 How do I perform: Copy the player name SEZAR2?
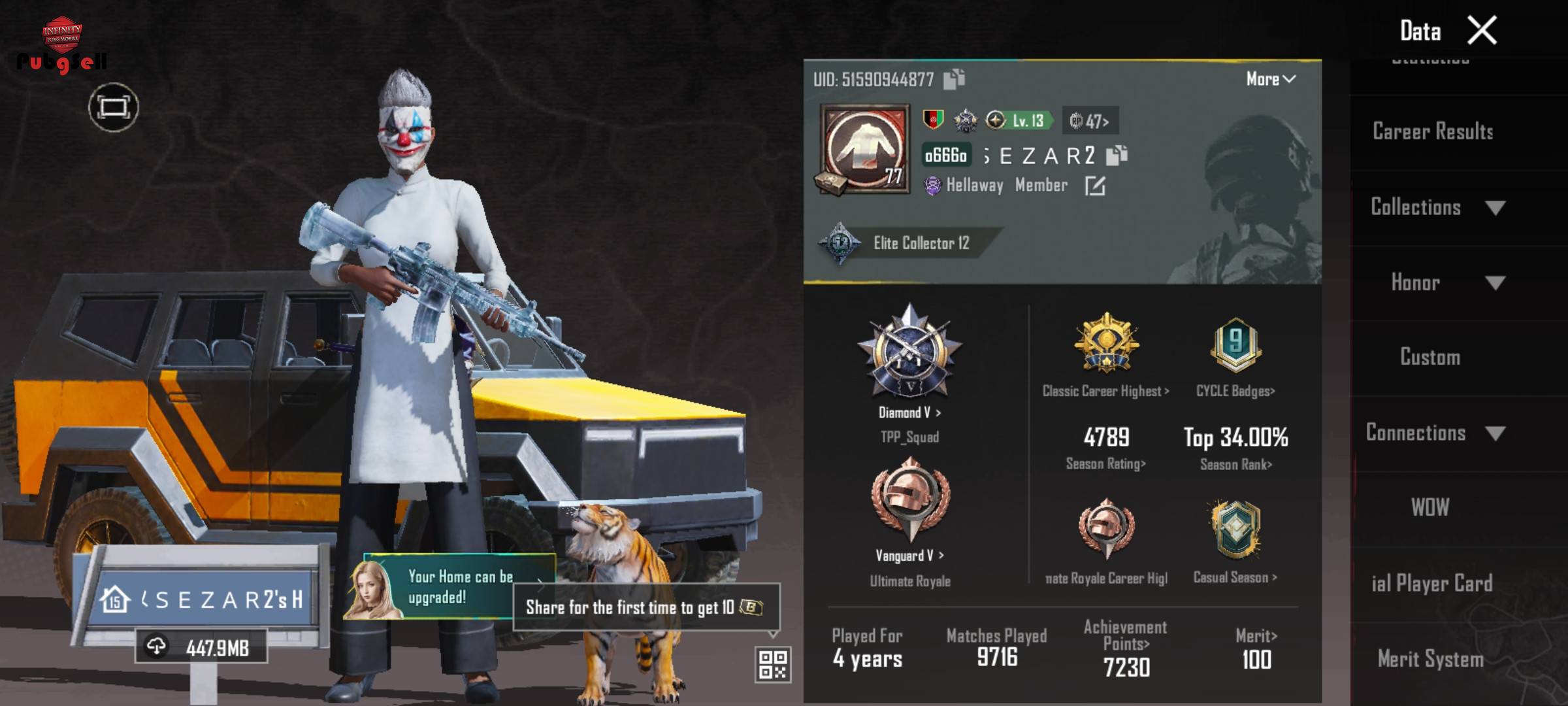click(x=1117, y=155)
